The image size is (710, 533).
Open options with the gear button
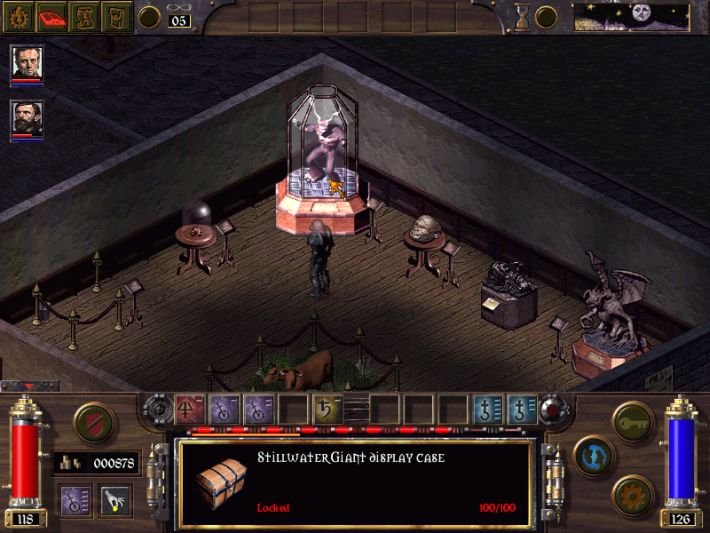pos(634,494)
